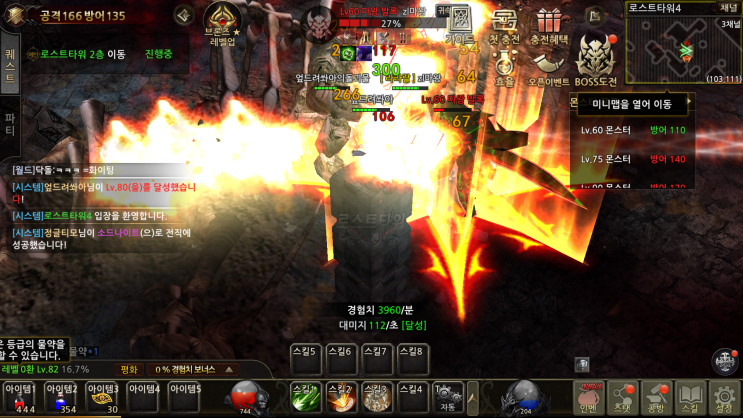
Task: Click the 경험치 보너스 expander bar
Action: (x=193, y=369)
